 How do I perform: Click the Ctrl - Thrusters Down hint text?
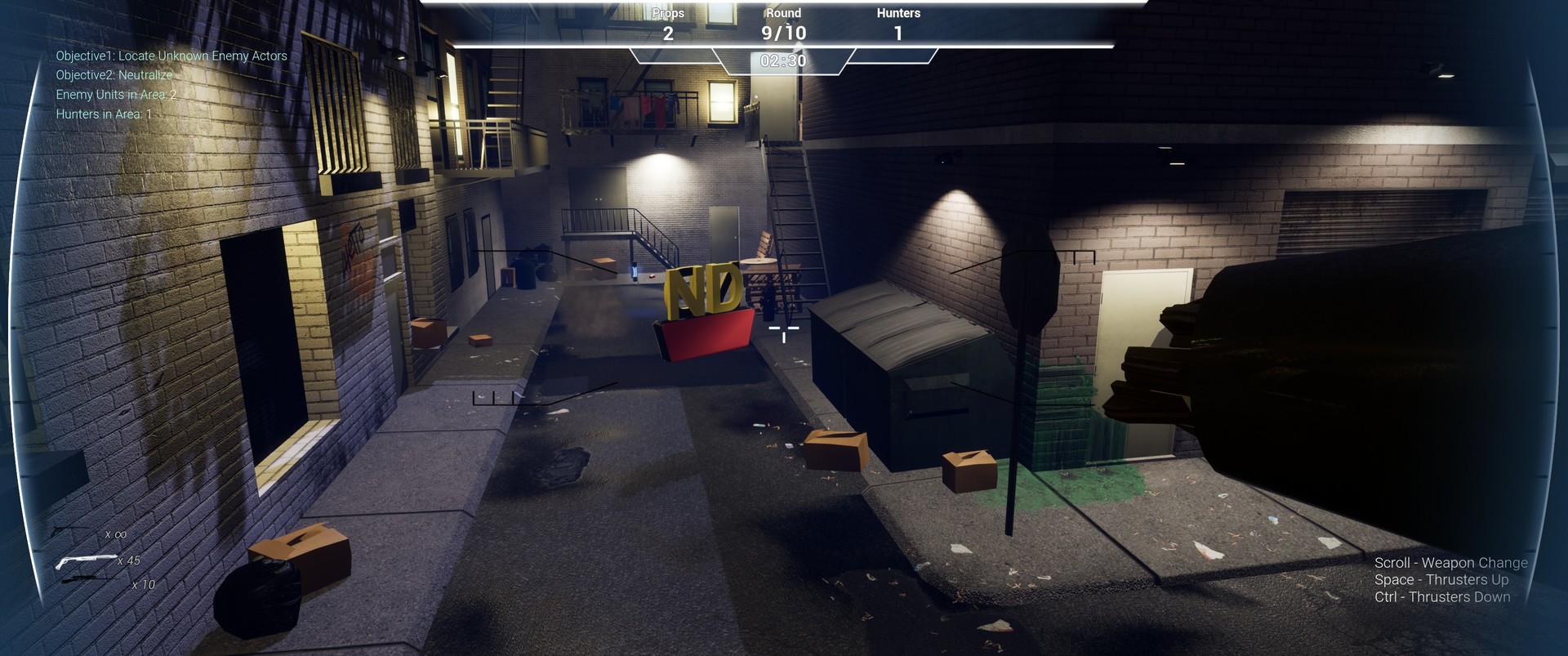tap(1442, 597)
